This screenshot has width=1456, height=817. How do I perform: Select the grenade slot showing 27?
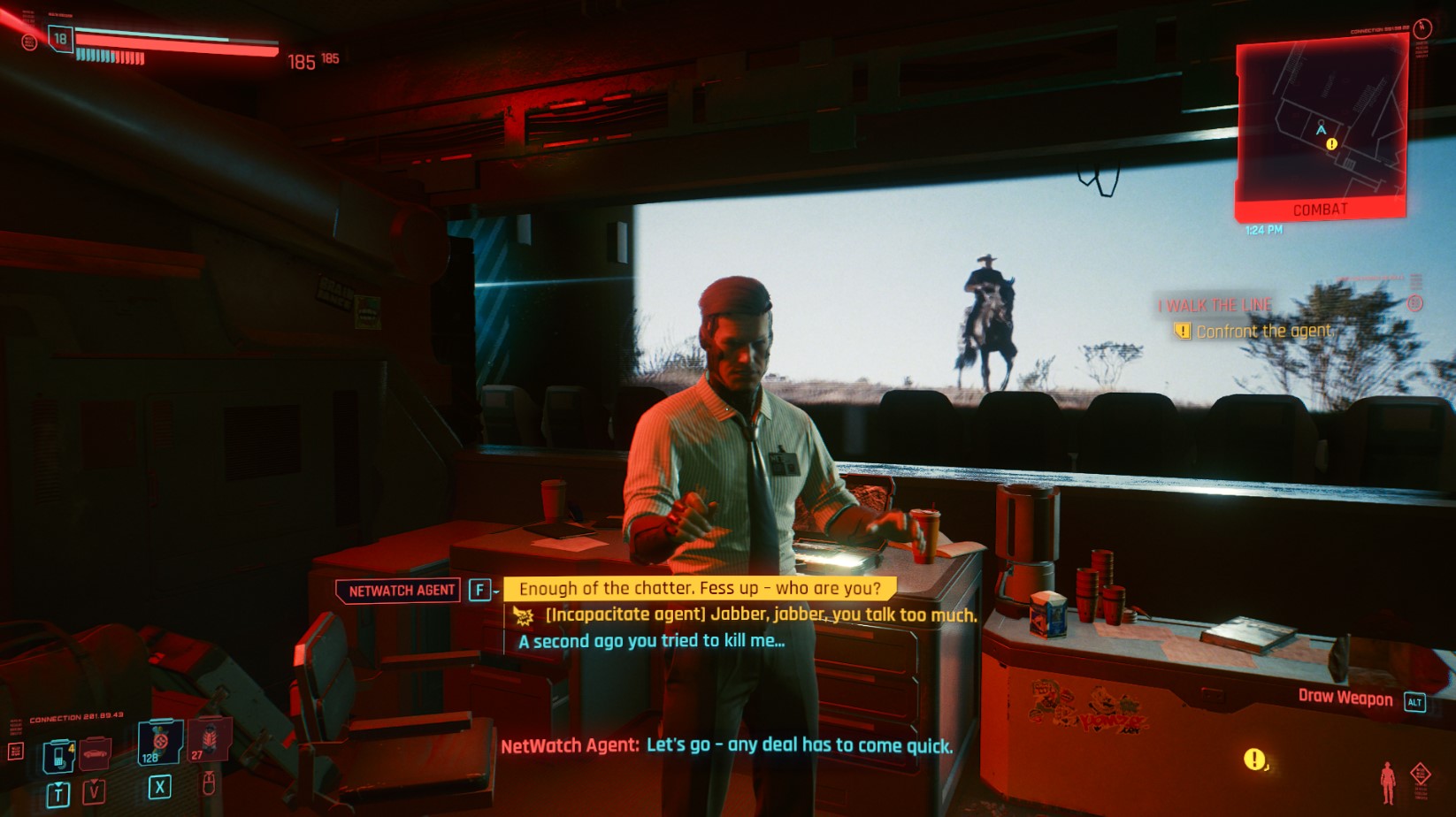tap(209, 740)
